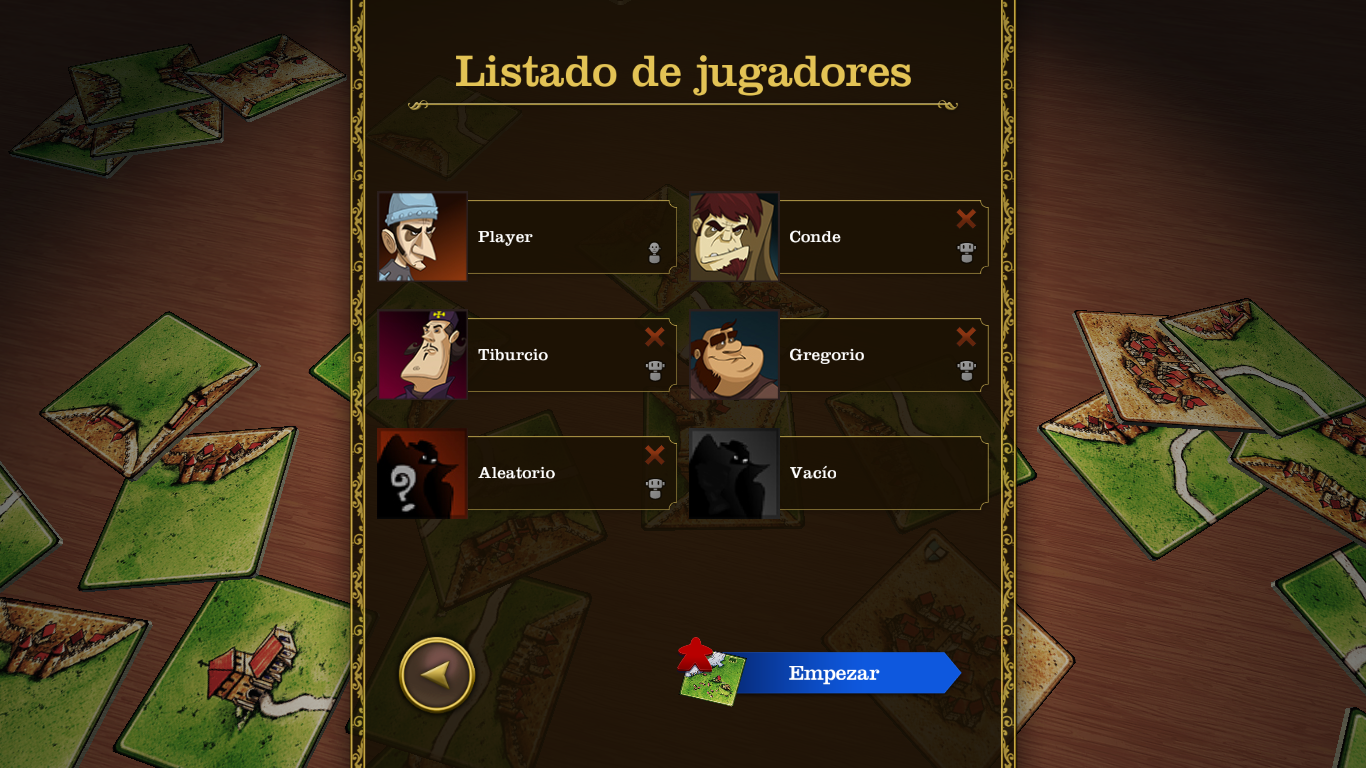Toggle Aleatorio's robot AI icon
This screenshot has width=1366, height=768.
tap(654, 489)
